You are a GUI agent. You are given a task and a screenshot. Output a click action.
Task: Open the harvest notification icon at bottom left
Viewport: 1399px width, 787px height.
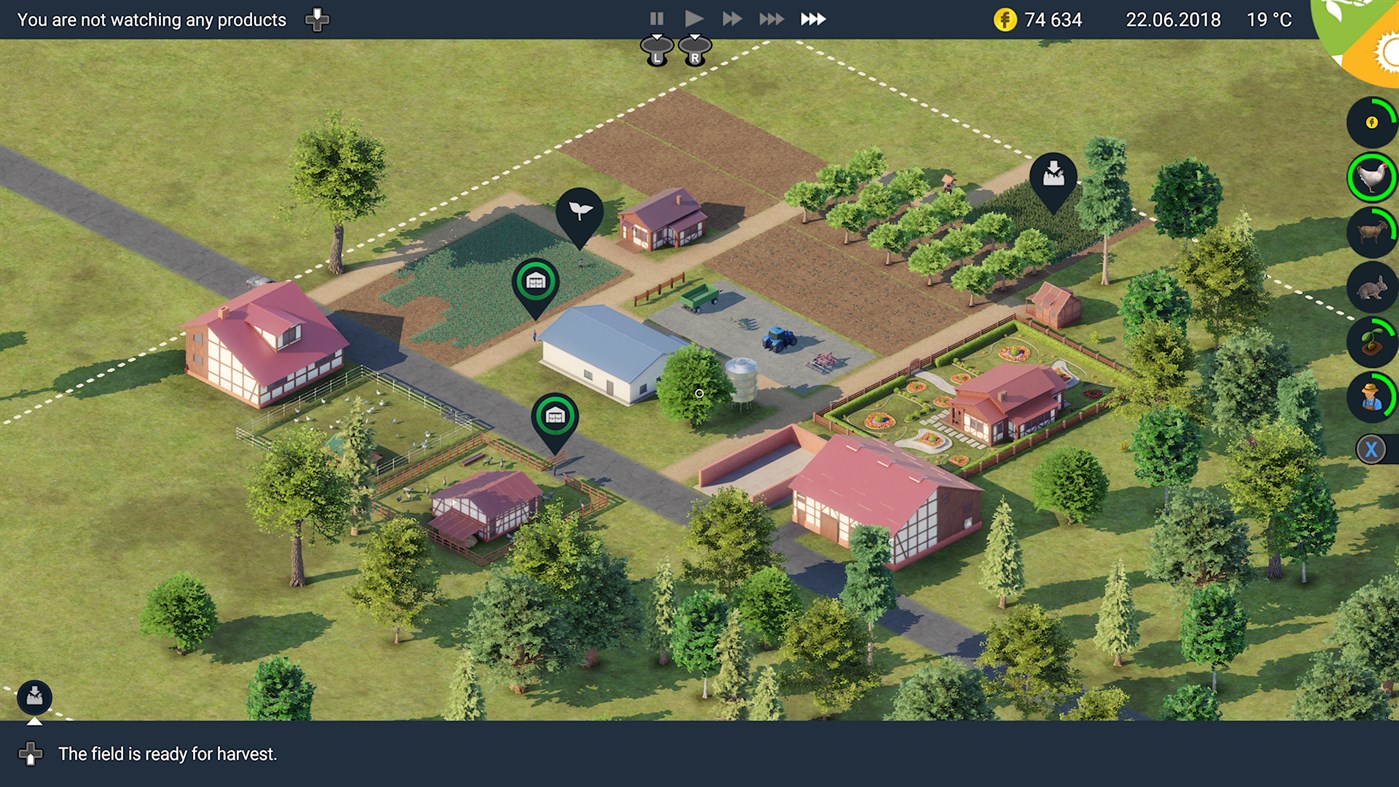click(x=34, y=697)
